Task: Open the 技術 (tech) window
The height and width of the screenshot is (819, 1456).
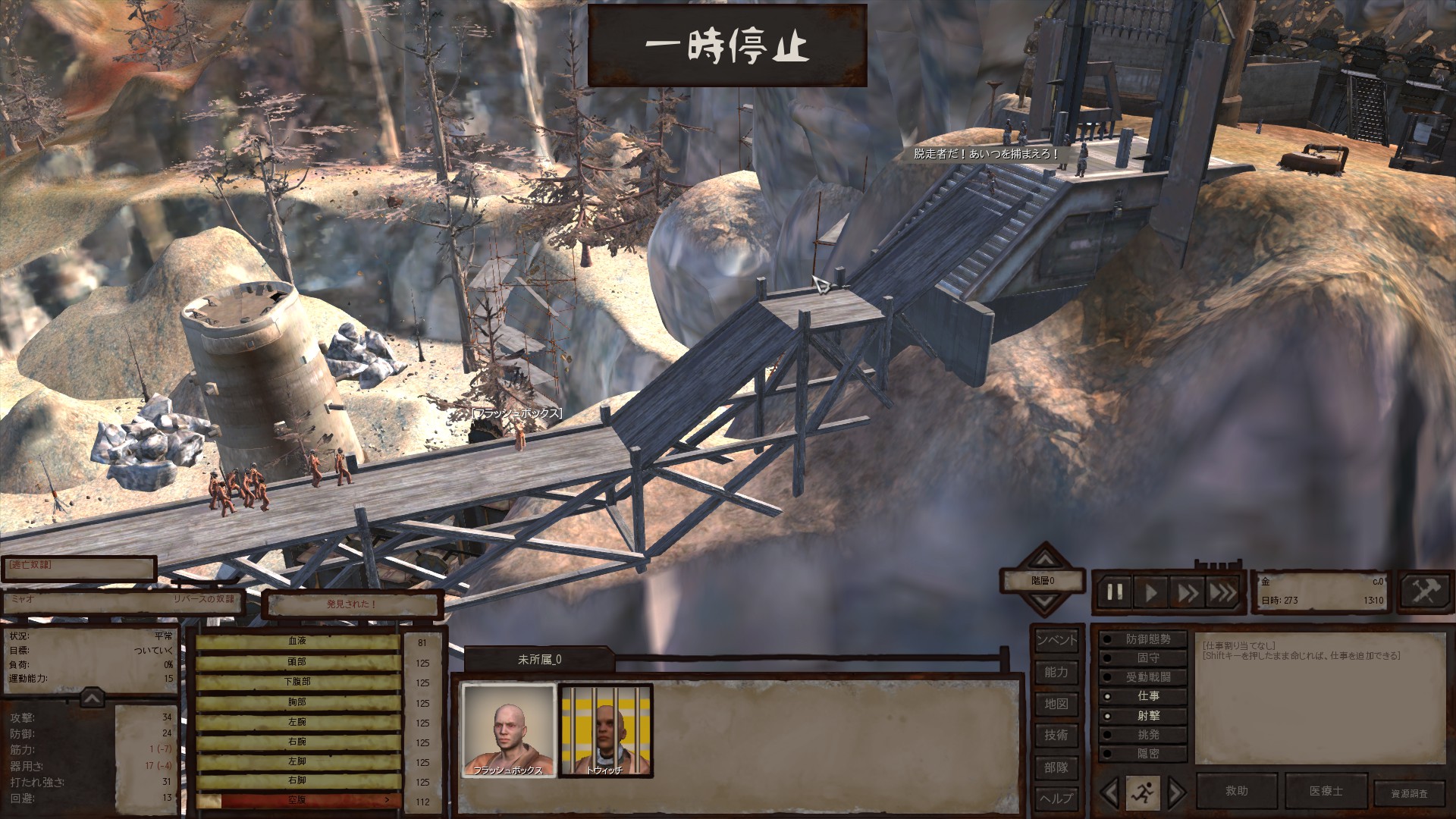Action: 1056,735
